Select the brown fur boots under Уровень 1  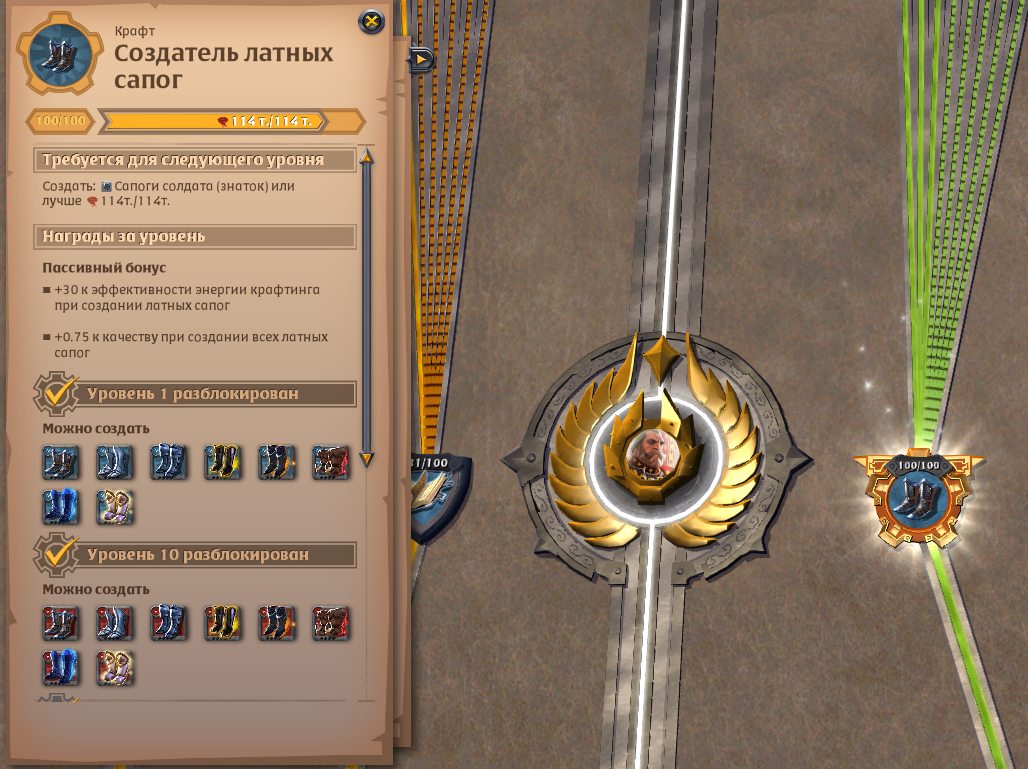331,462
